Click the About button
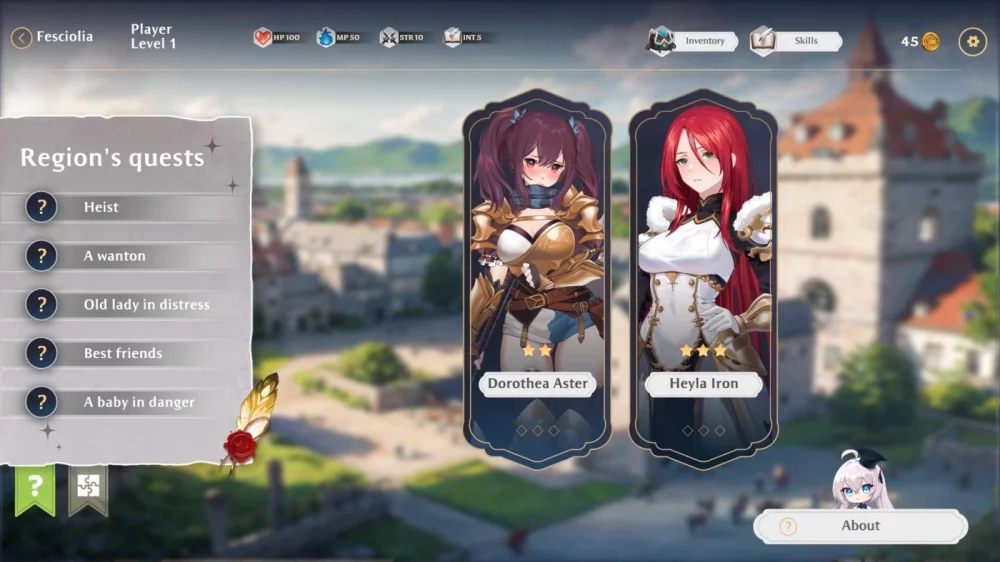This screenshot has height=562, width=1000. click(860, 526)
